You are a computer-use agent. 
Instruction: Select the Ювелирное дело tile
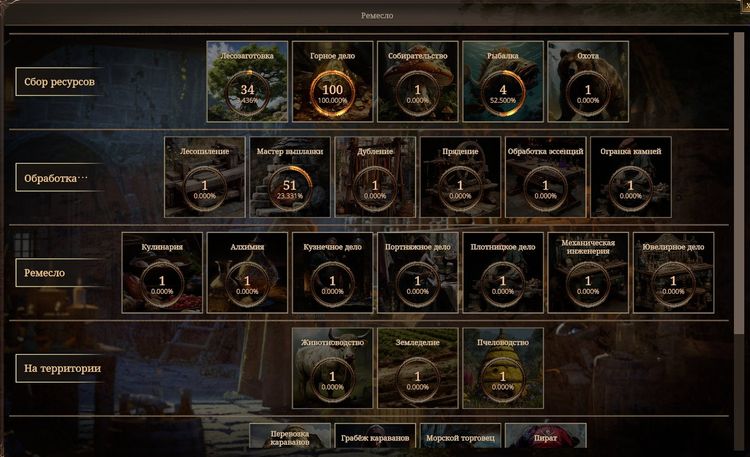coord(673,272)
